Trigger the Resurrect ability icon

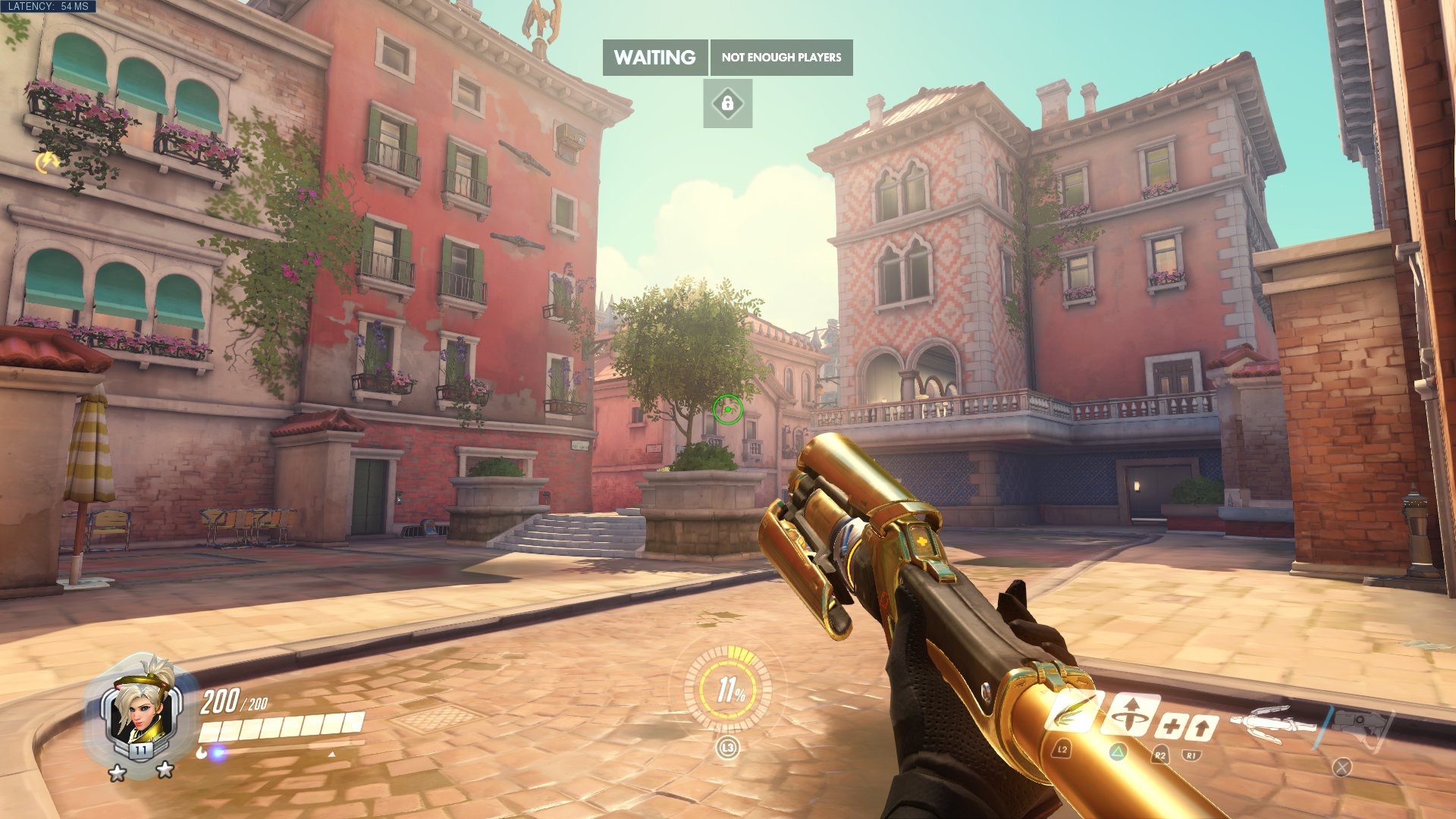pyautogui.click(x=1130, y=714)
